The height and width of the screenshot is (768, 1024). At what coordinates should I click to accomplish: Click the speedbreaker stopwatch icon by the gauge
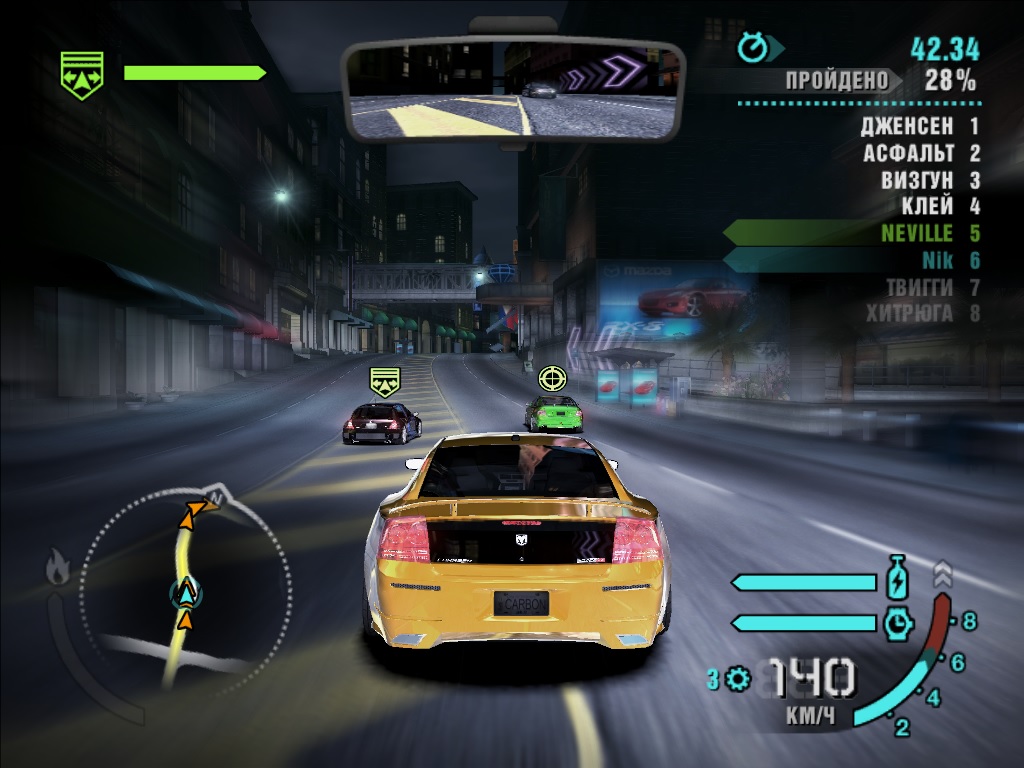(898, 623)
